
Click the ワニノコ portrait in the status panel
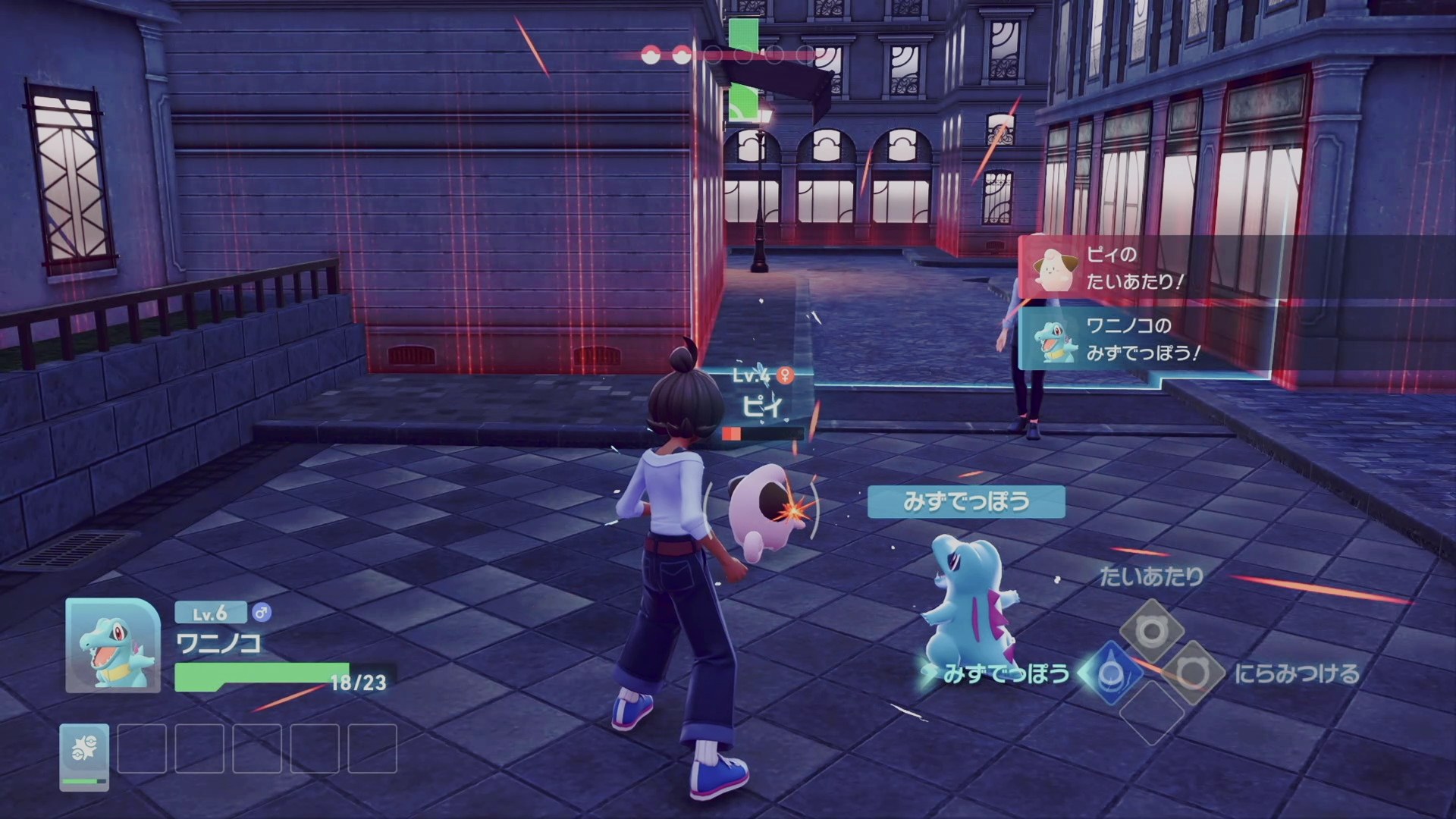(113, 645)
